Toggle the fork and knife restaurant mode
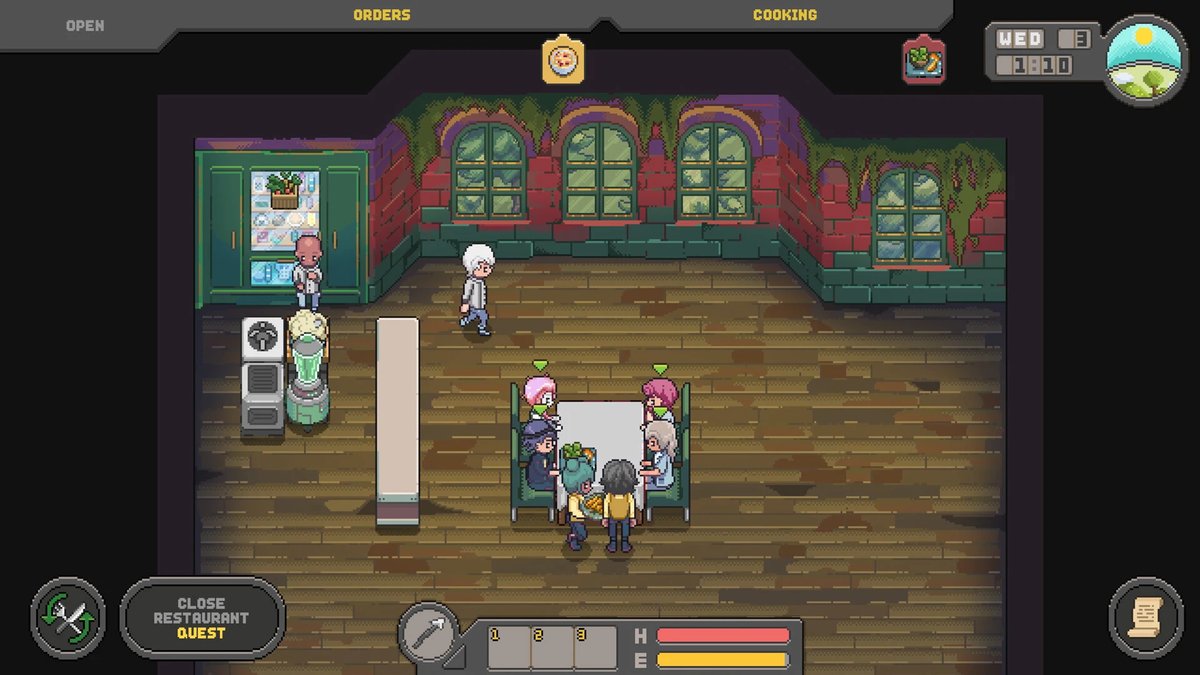1200x675 pixels. (x=68, y=618)
